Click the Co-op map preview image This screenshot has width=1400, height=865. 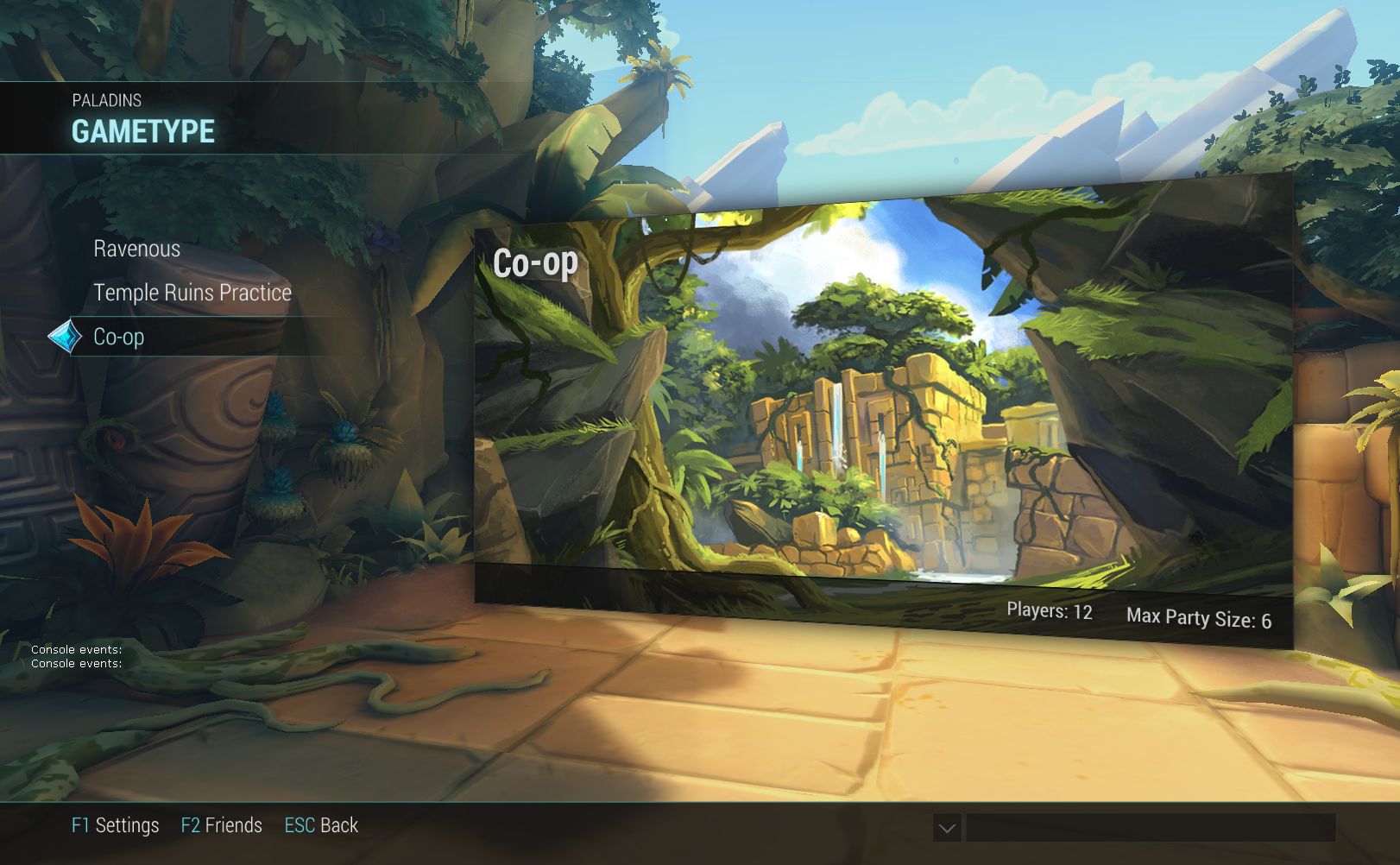(882, 406)
